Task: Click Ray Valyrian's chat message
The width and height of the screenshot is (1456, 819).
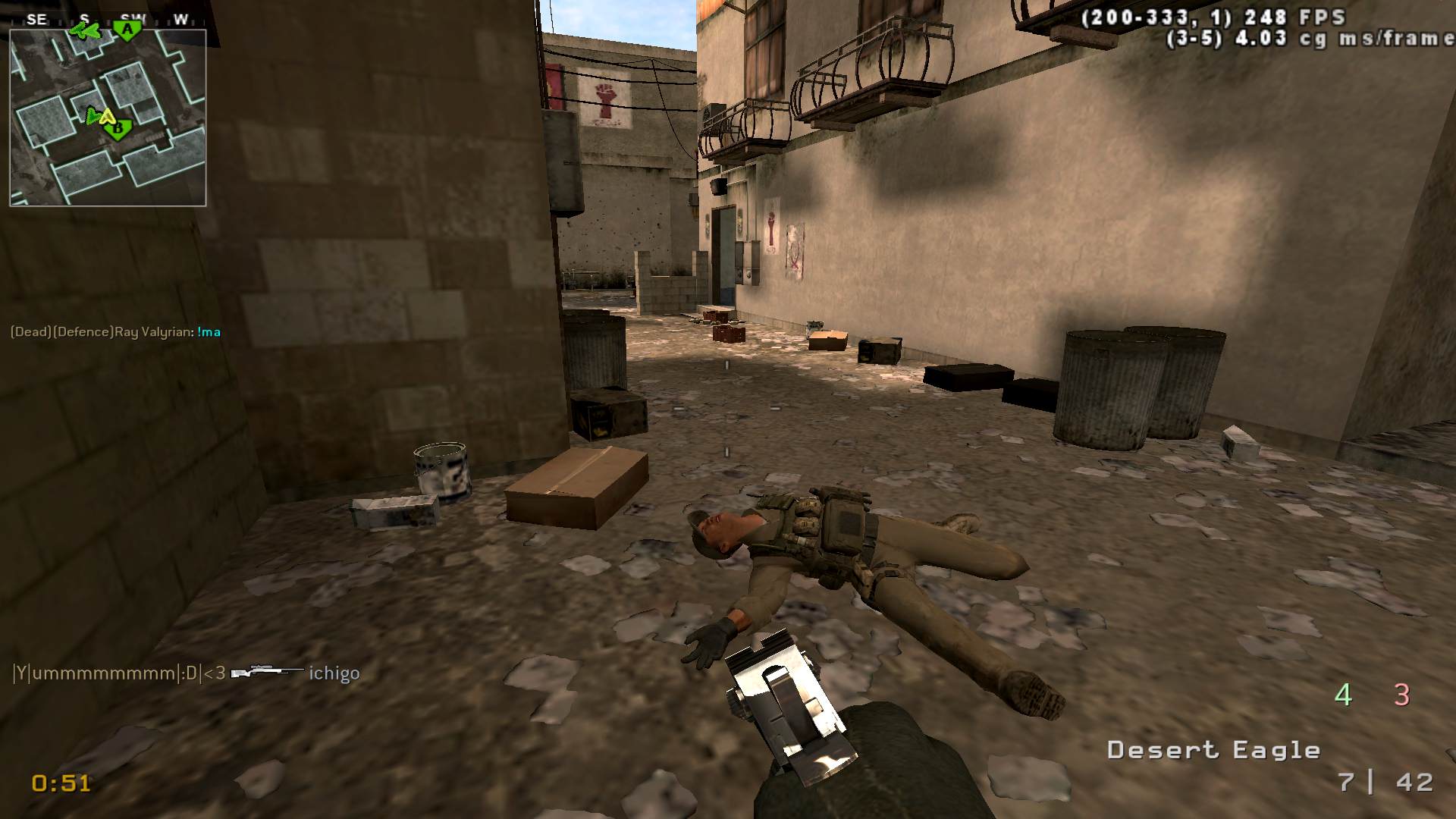Action: (x=115, y=331)
